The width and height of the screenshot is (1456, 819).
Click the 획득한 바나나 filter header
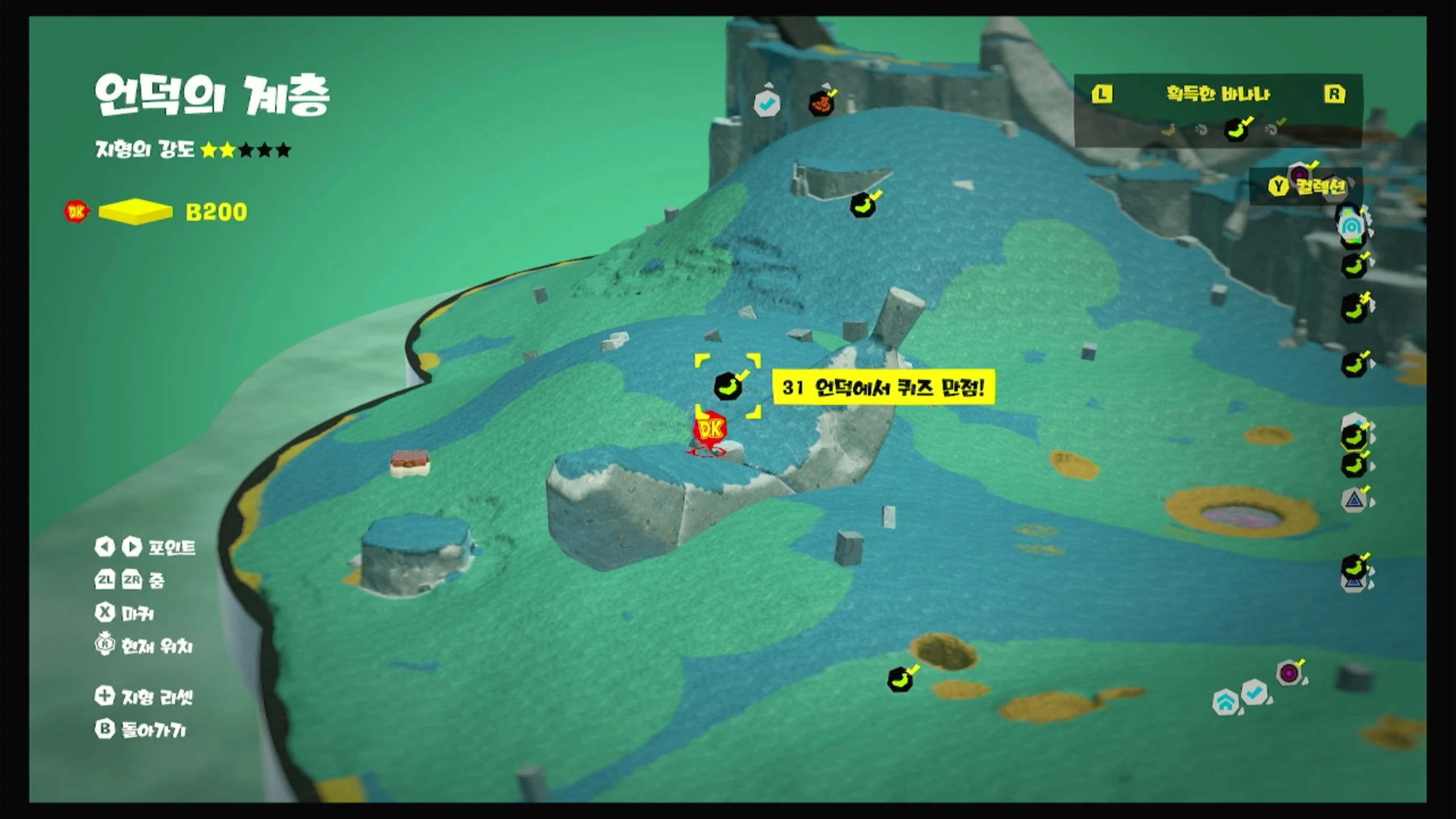[x=1218, y=94]
